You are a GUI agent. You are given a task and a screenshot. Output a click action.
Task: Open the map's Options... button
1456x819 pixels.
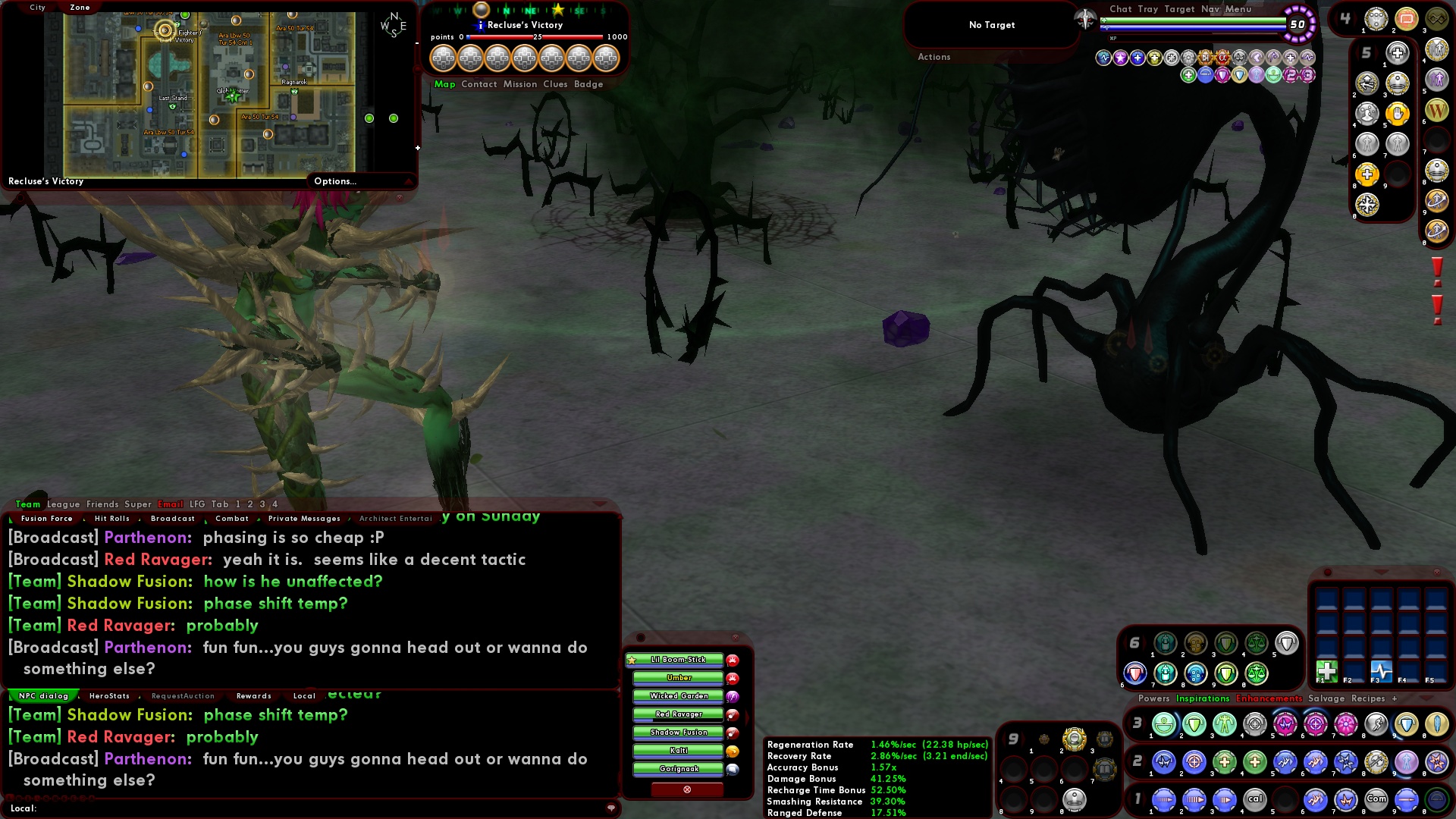pyautogui.click(x=335, y=181)
